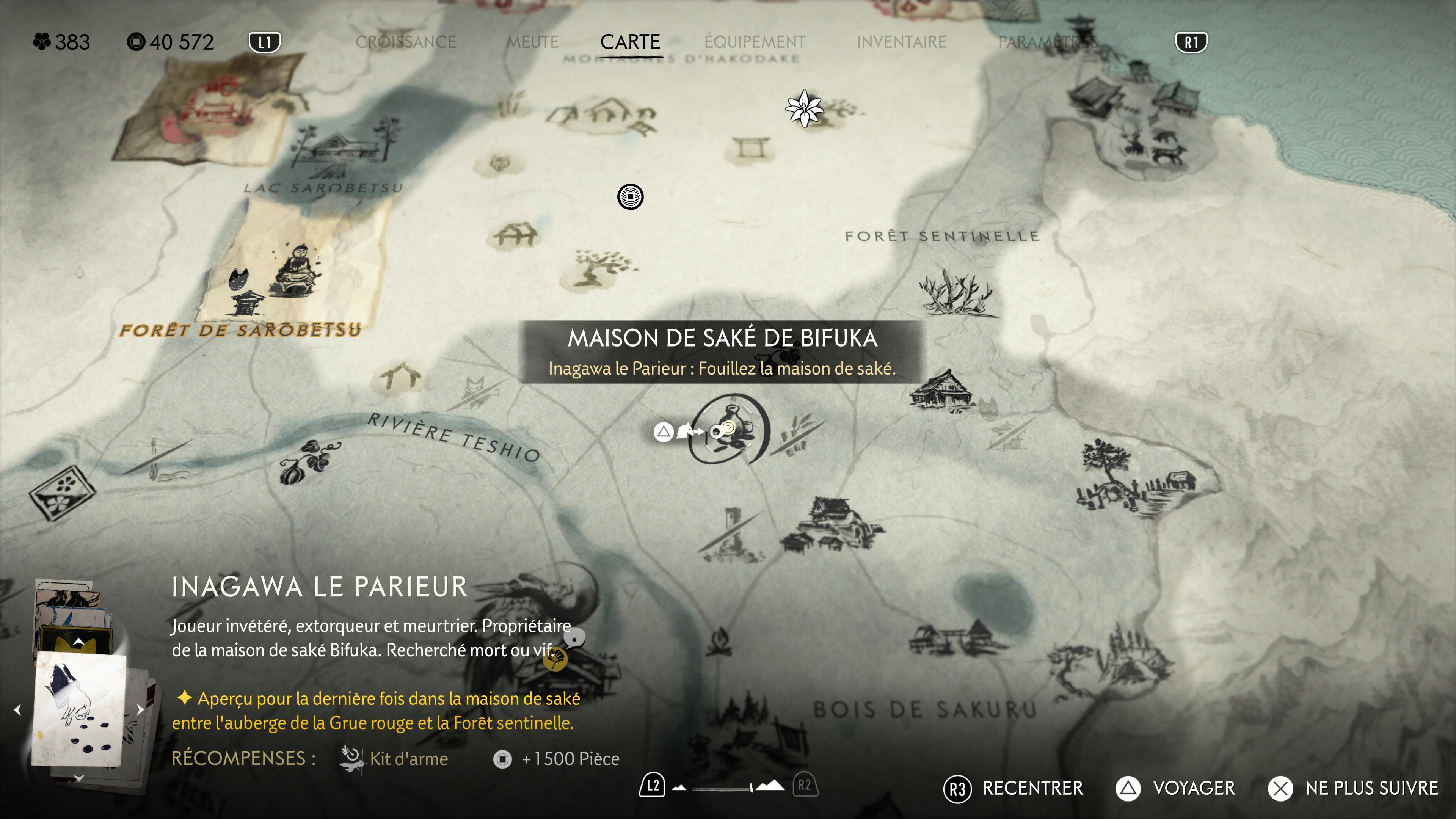
Task: Go to the Équipement tab
Action: pyautogui.click(x=755, y=42)
